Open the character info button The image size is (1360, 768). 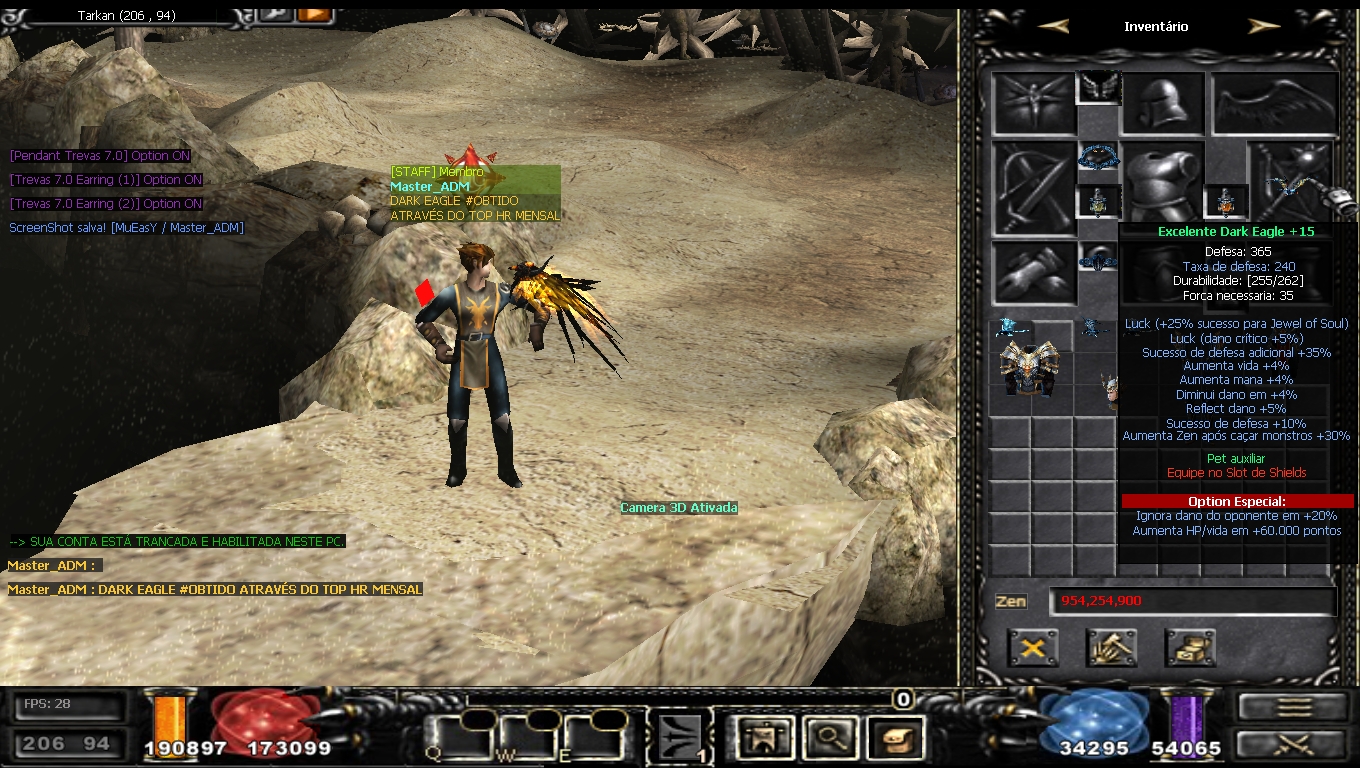coord(764,738)
